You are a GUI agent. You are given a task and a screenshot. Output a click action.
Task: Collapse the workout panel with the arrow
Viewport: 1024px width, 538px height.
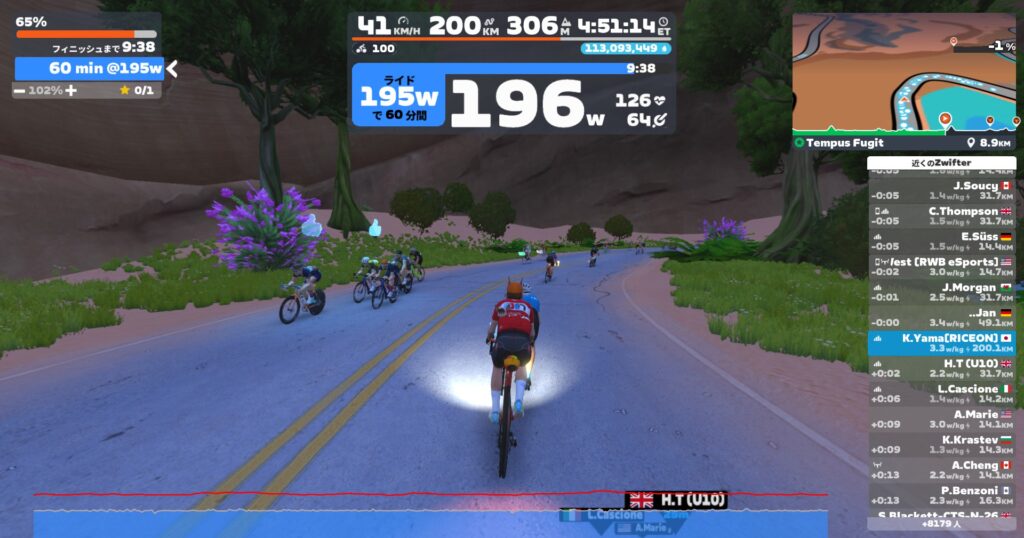[x=172, y=69]
